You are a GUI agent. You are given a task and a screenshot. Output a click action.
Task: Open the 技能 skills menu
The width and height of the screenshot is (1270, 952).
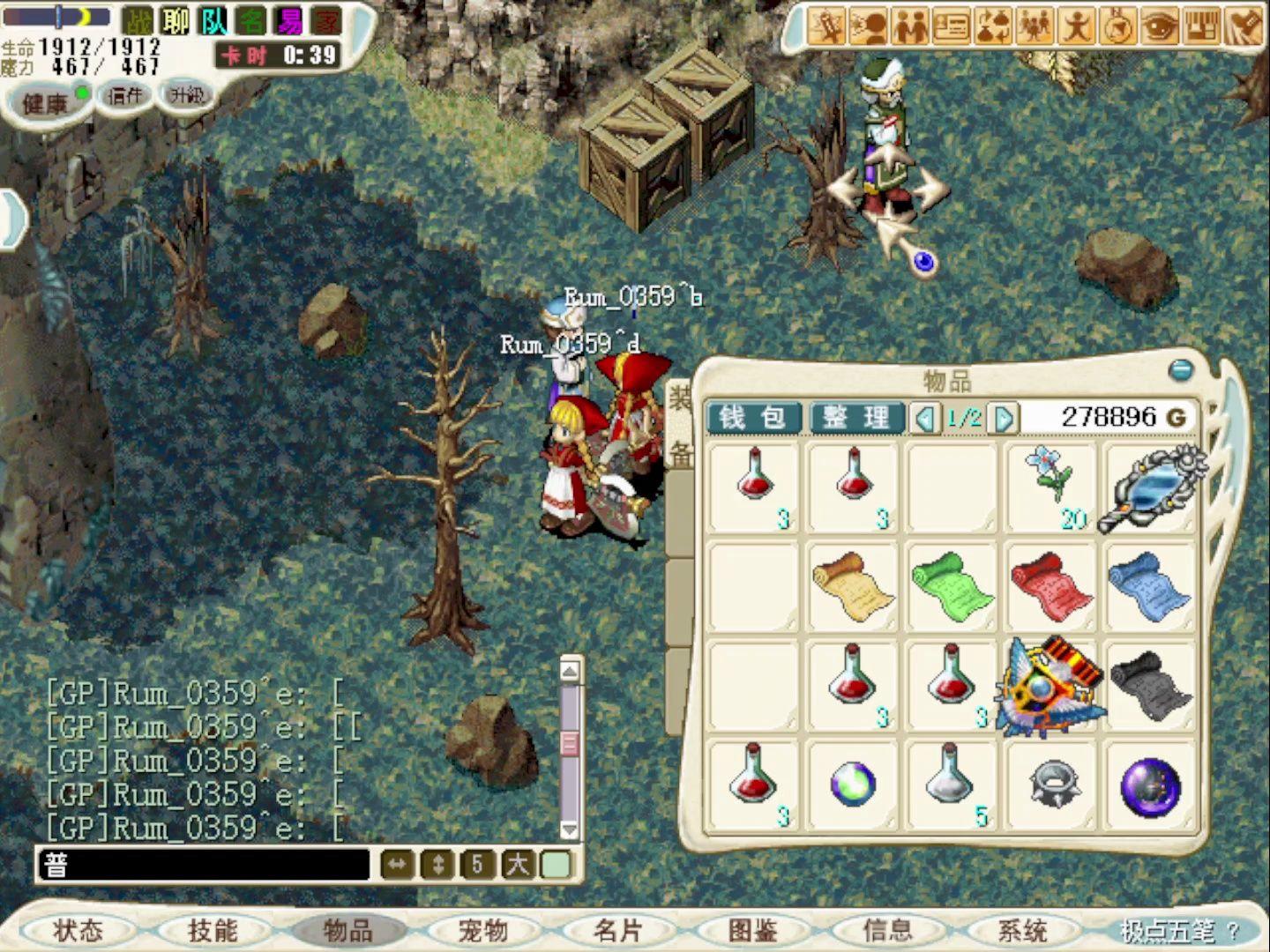coord(213,931)
